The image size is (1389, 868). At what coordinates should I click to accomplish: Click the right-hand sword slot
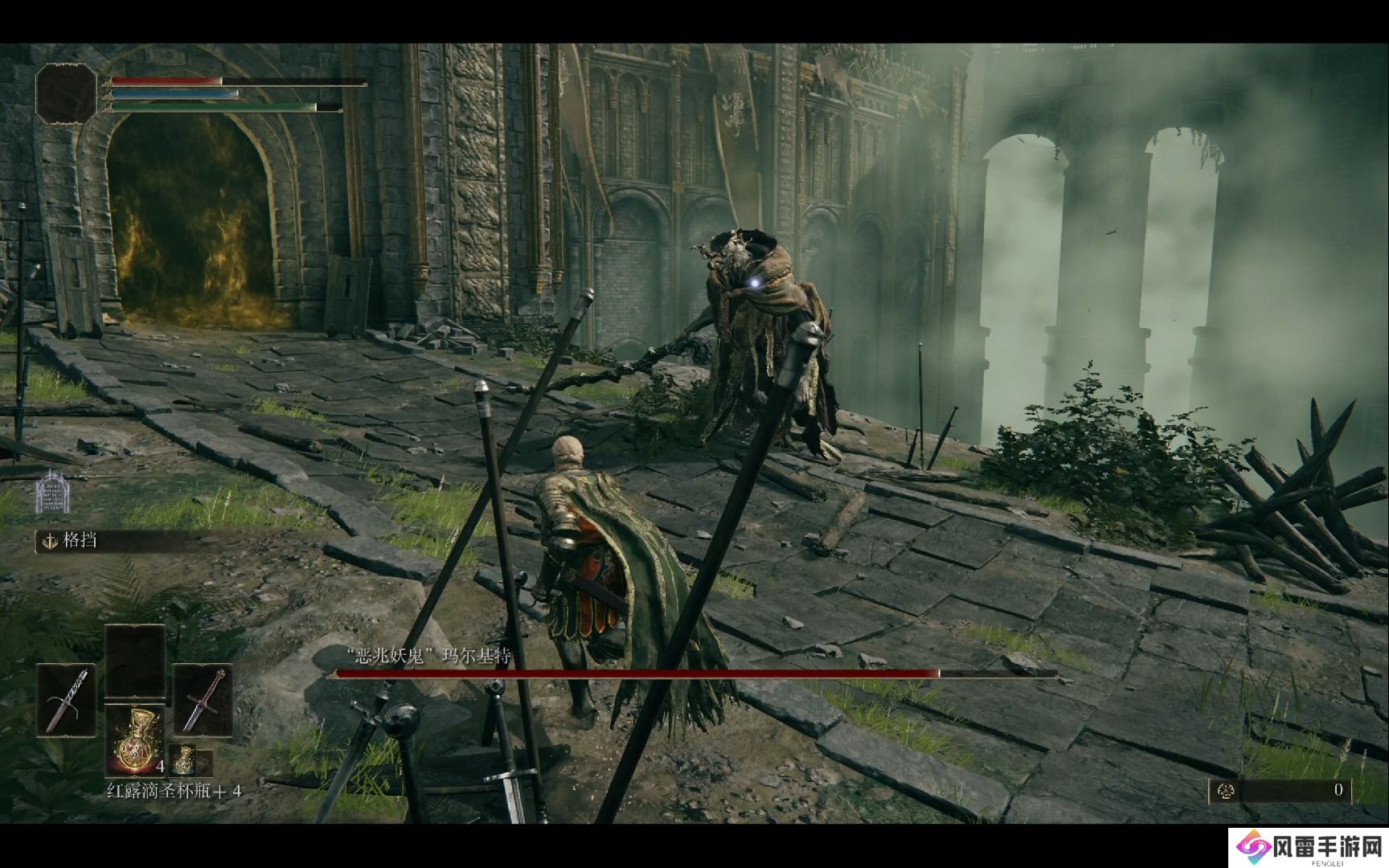203,699
